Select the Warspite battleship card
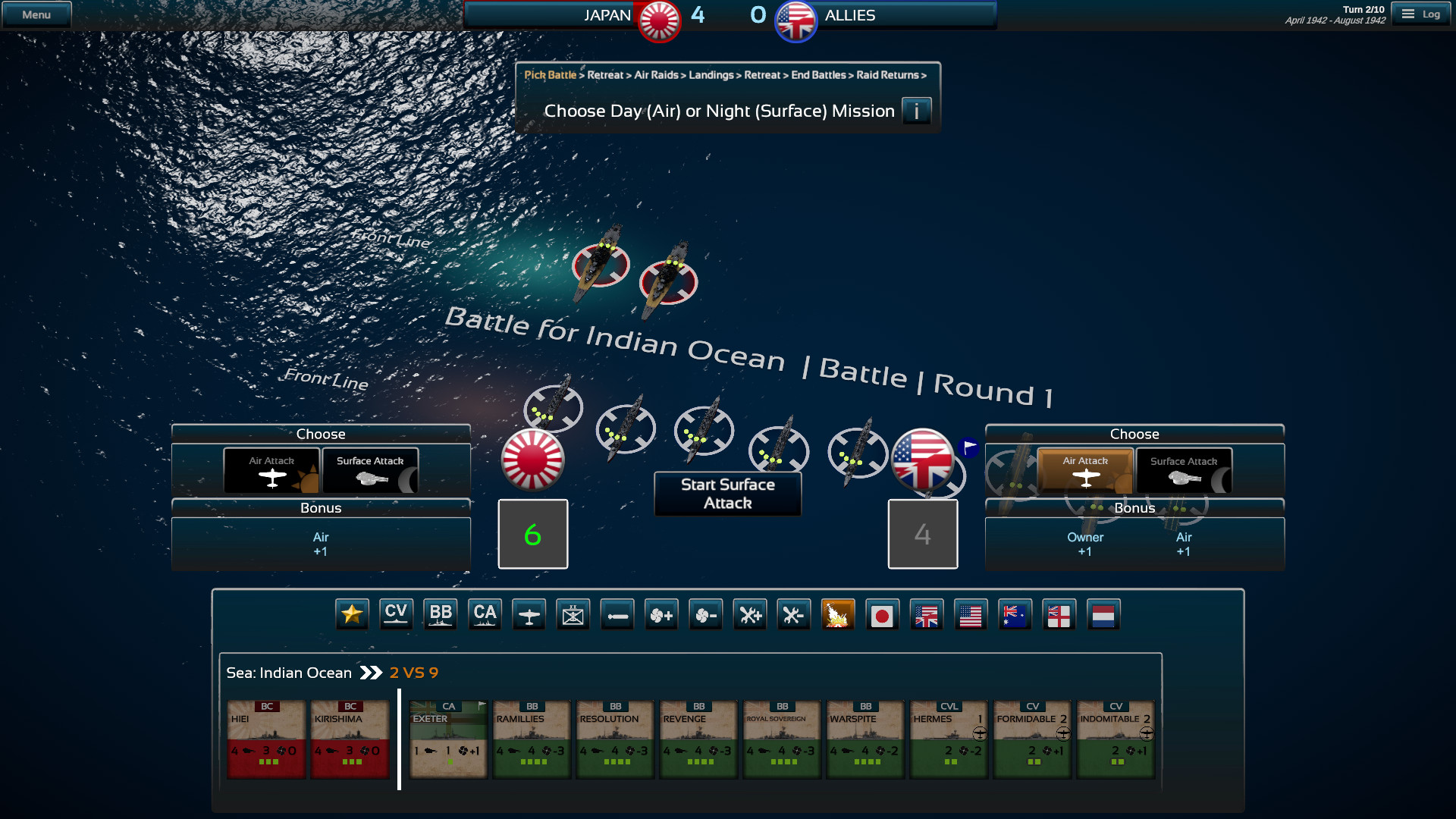This screenshot has height=819, width=1456. pyautogui.click(x=864, y=739)
